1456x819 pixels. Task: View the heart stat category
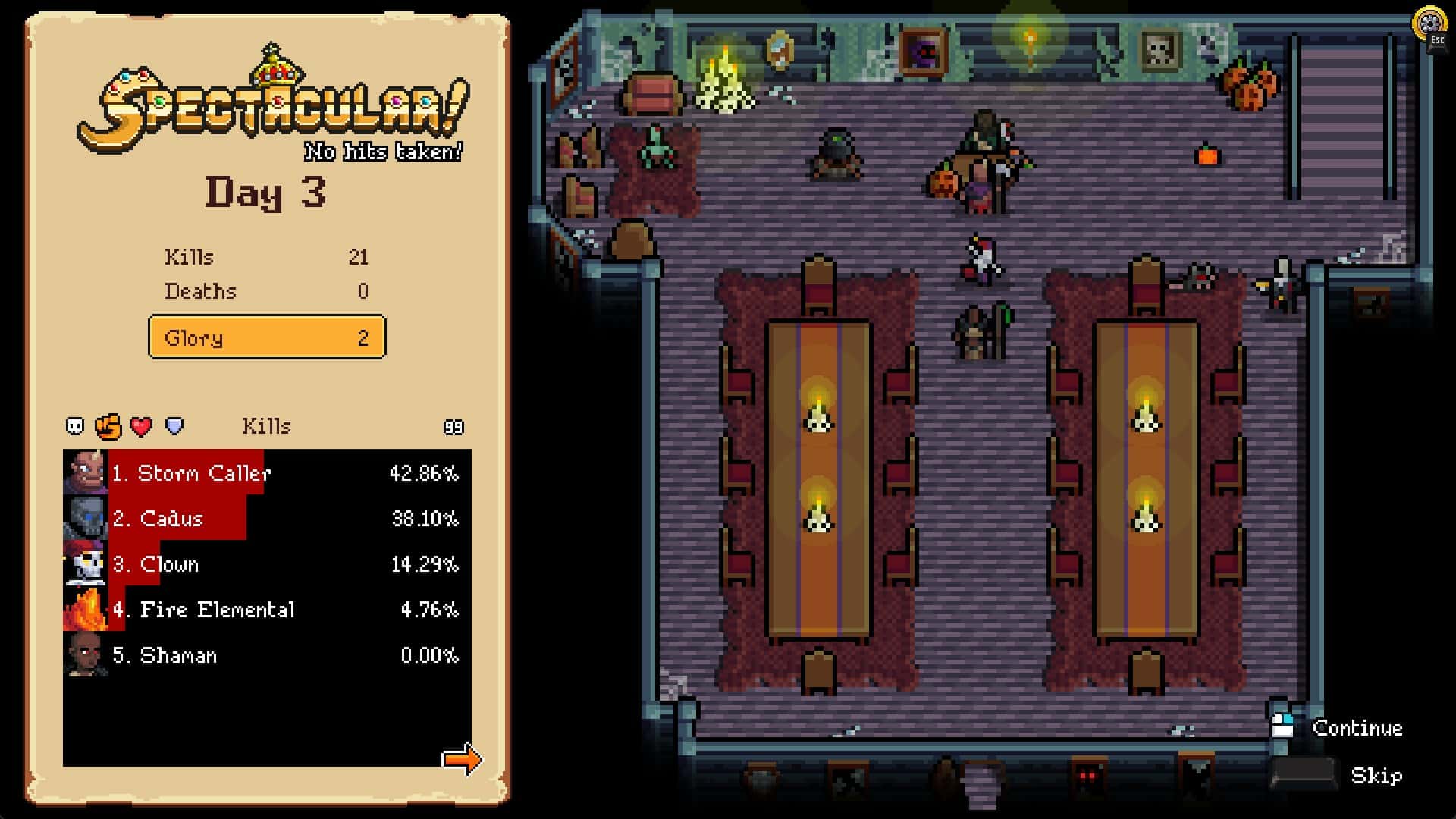click(x=140, y=426)
